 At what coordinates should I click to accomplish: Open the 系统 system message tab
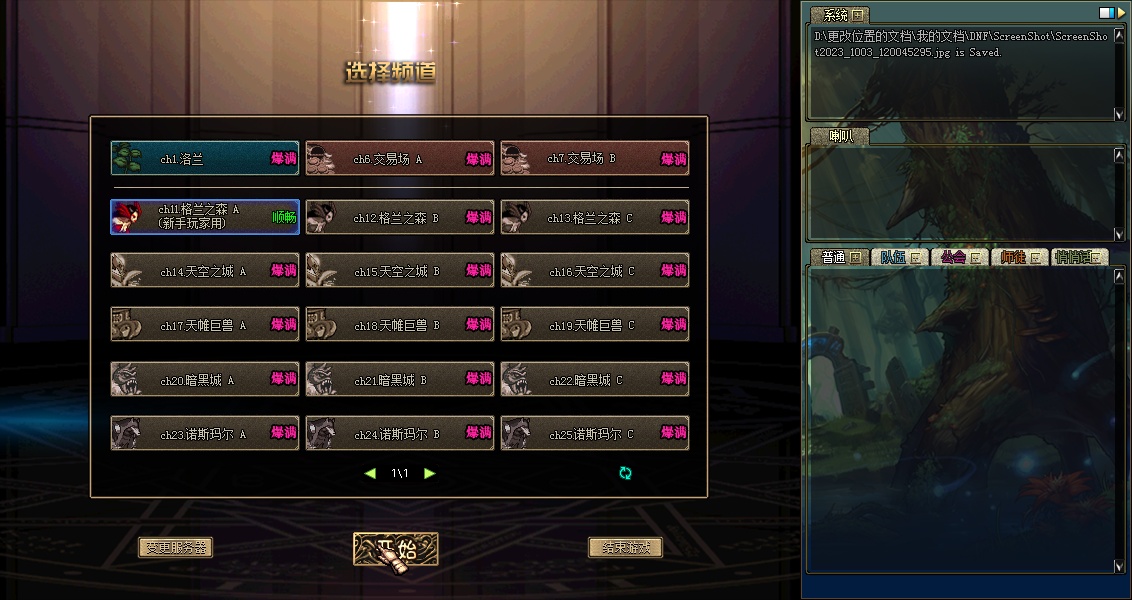tap(840, 15)
